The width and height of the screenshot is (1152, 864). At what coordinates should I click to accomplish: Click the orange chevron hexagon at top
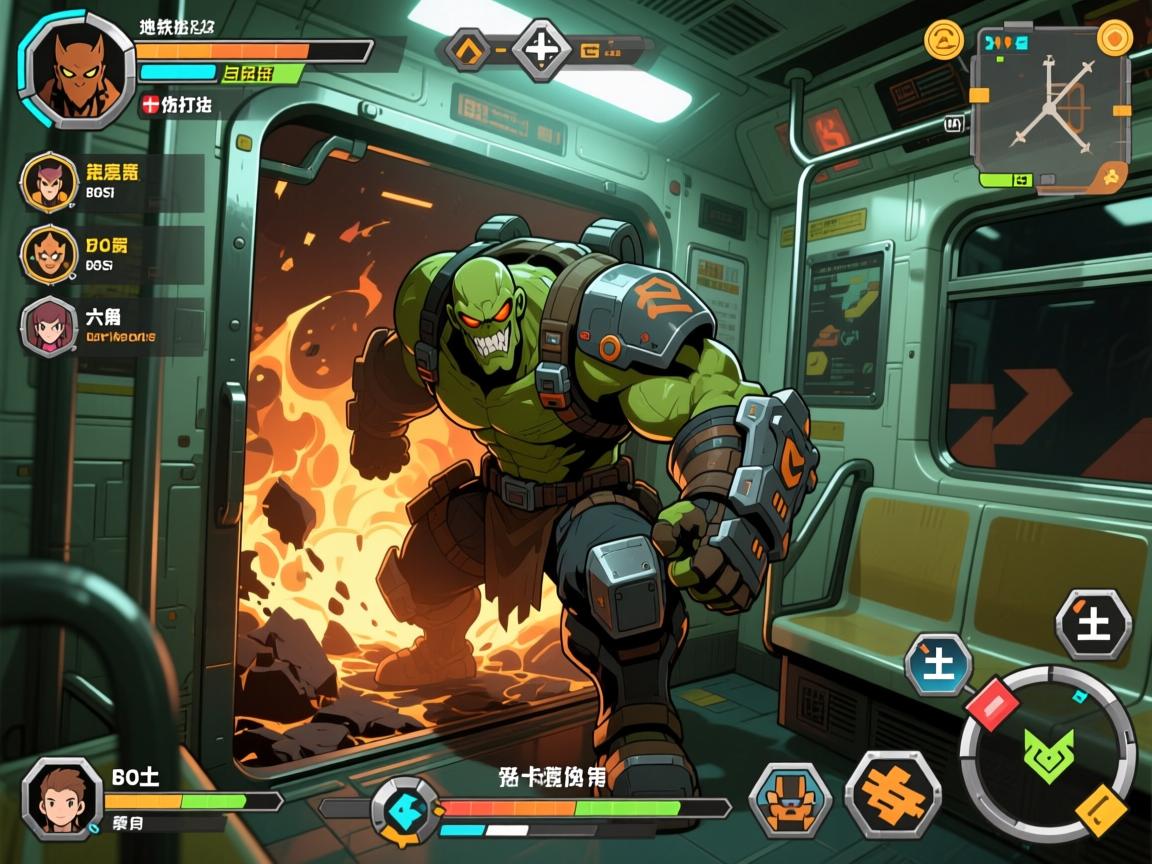tap(468, 48)
